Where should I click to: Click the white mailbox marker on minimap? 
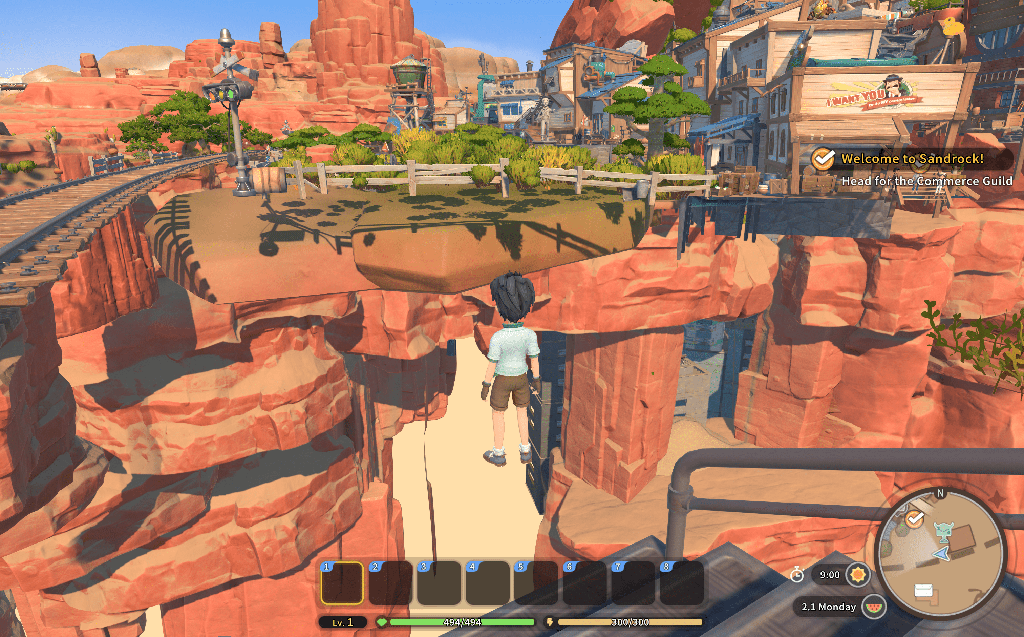923,590
